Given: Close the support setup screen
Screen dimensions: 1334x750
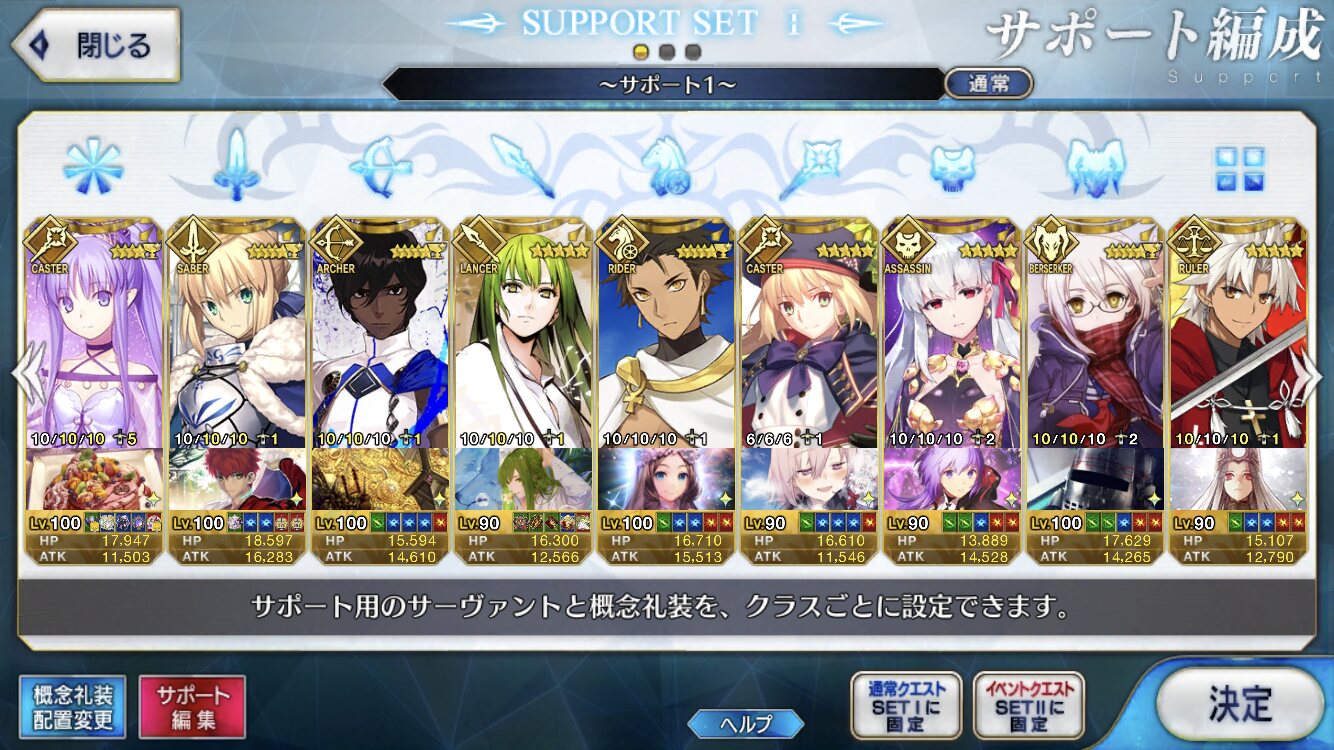Looking at the screenshot, I should [96, 45].
